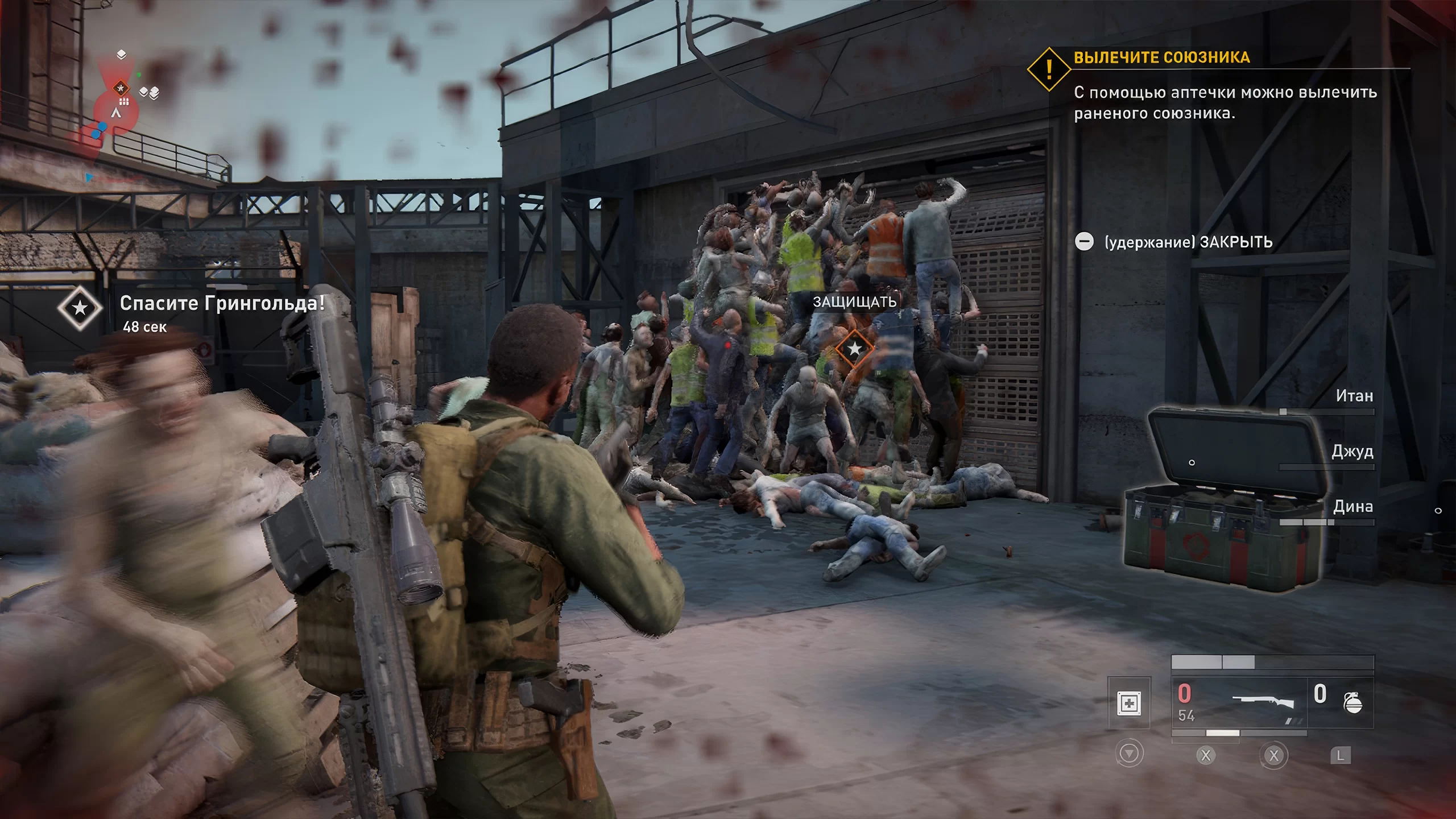1456x819 pixels.
Task: Click the yellow exclamation warning icon
Action: click(x=1049, y=69)
